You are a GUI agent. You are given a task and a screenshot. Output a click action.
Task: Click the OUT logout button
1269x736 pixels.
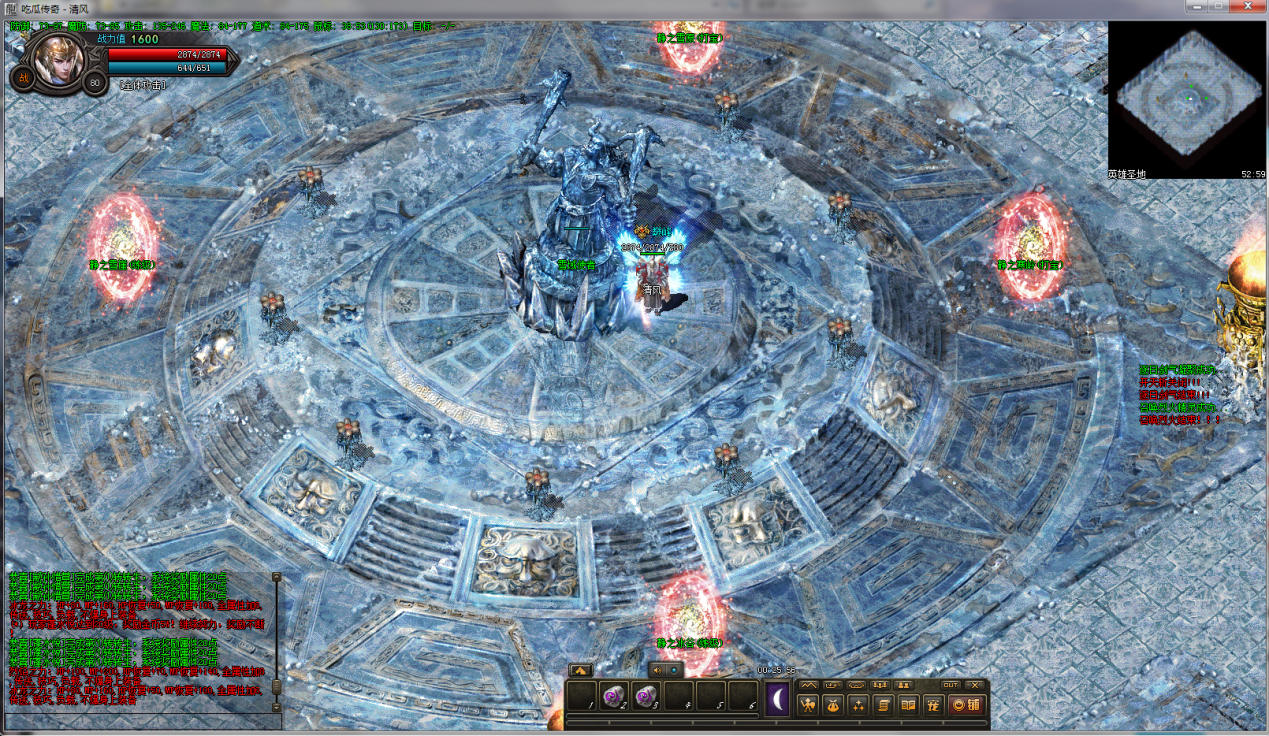[951, 685]
